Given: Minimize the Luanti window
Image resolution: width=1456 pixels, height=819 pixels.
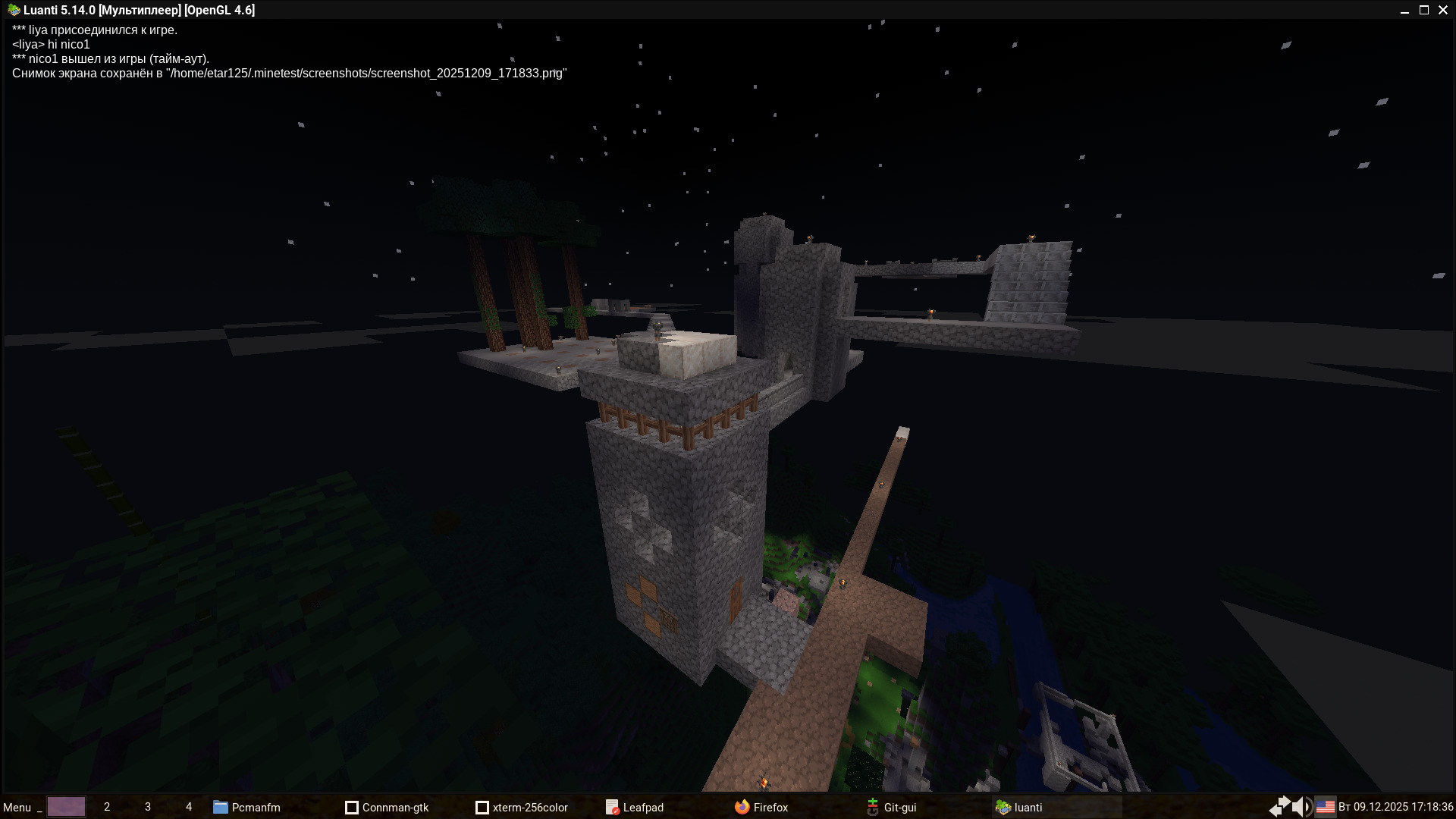Looking at the screenshot, I should point(1404,10).
